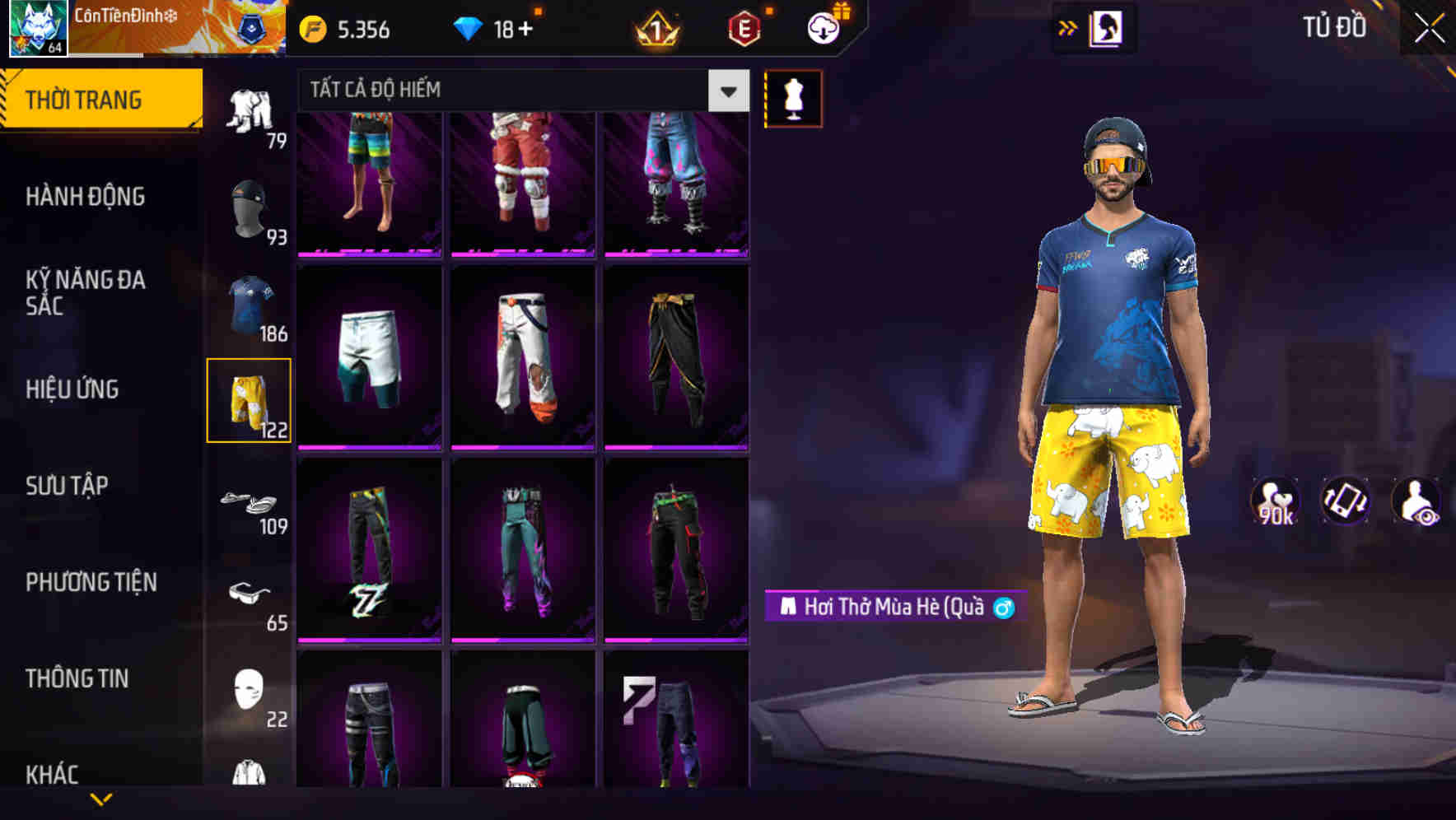Click the wardrobe outfit save icon at top
This screenshot has height=820, width=1456.
click(x=1105, y=27)
